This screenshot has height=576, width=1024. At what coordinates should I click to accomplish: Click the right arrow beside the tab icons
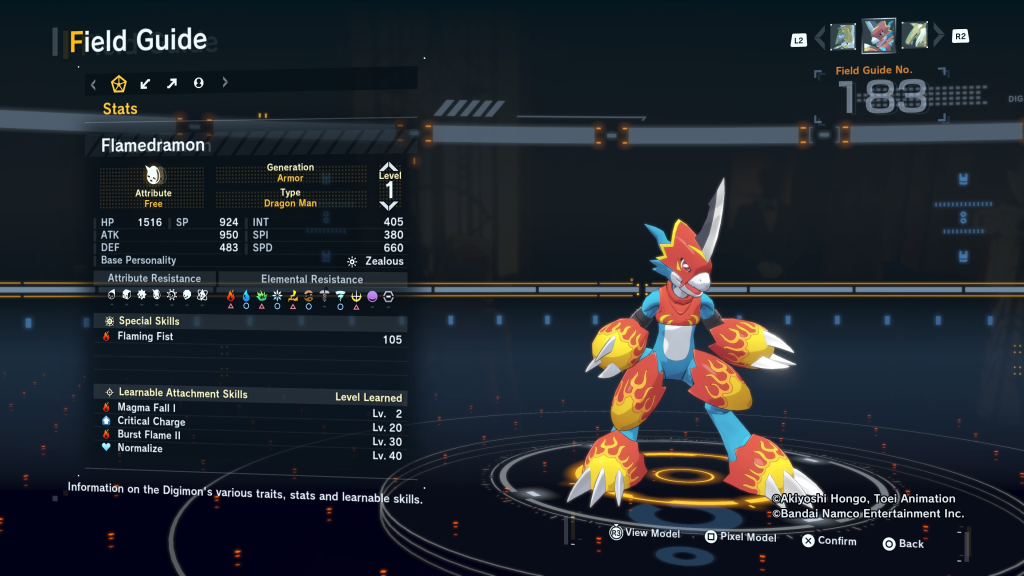[225, 83]
